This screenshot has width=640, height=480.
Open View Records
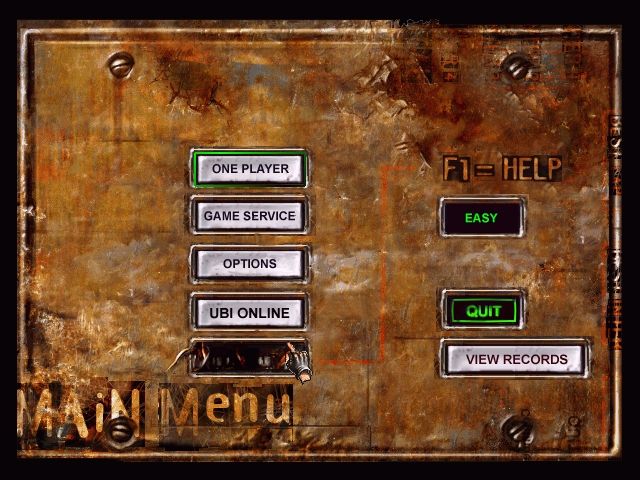515,359
